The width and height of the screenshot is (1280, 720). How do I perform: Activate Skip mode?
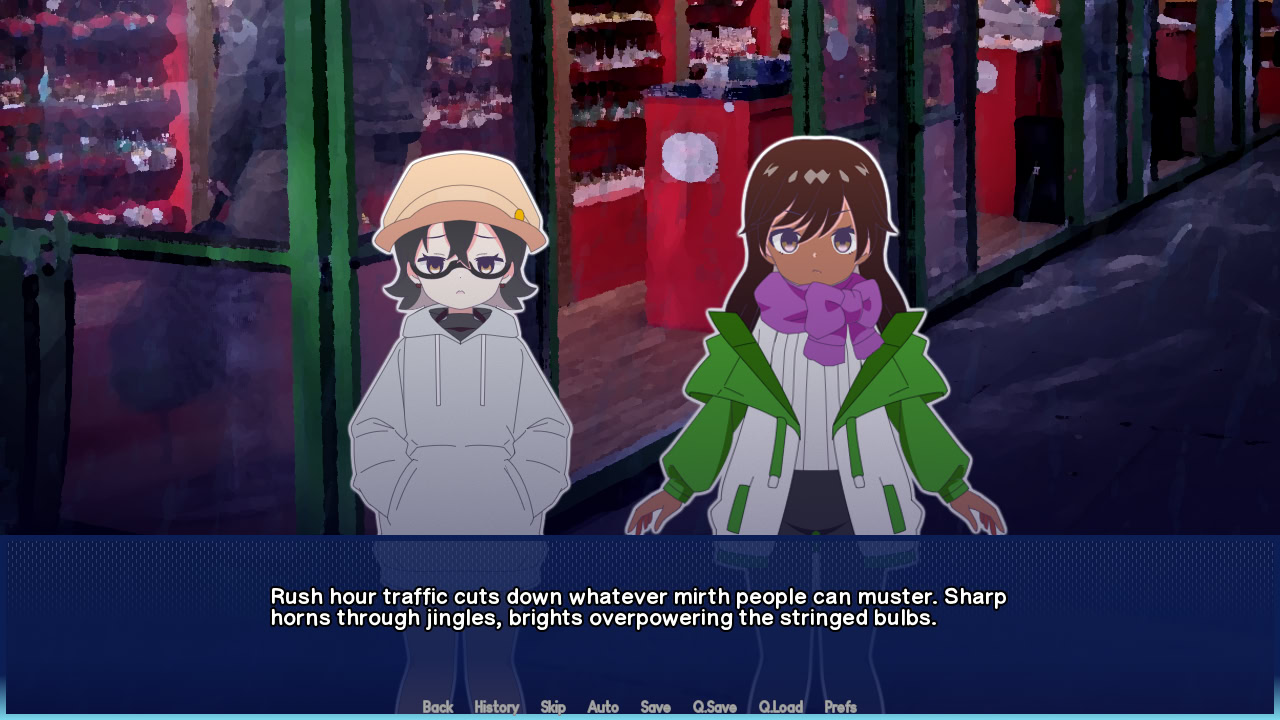(553, 707)
